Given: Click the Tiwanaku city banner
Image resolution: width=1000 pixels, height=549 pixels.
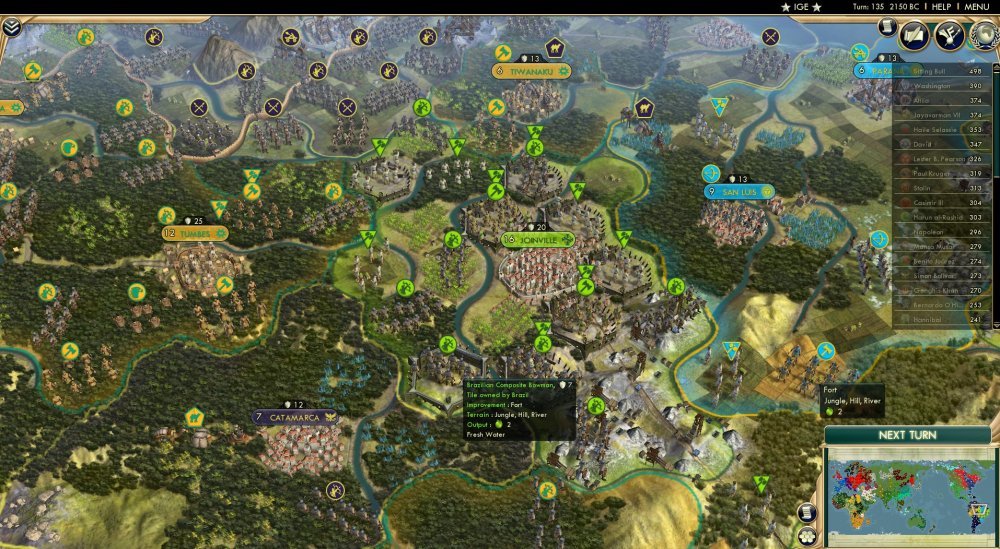Looking at the screenshot, I should click(532, 71).
